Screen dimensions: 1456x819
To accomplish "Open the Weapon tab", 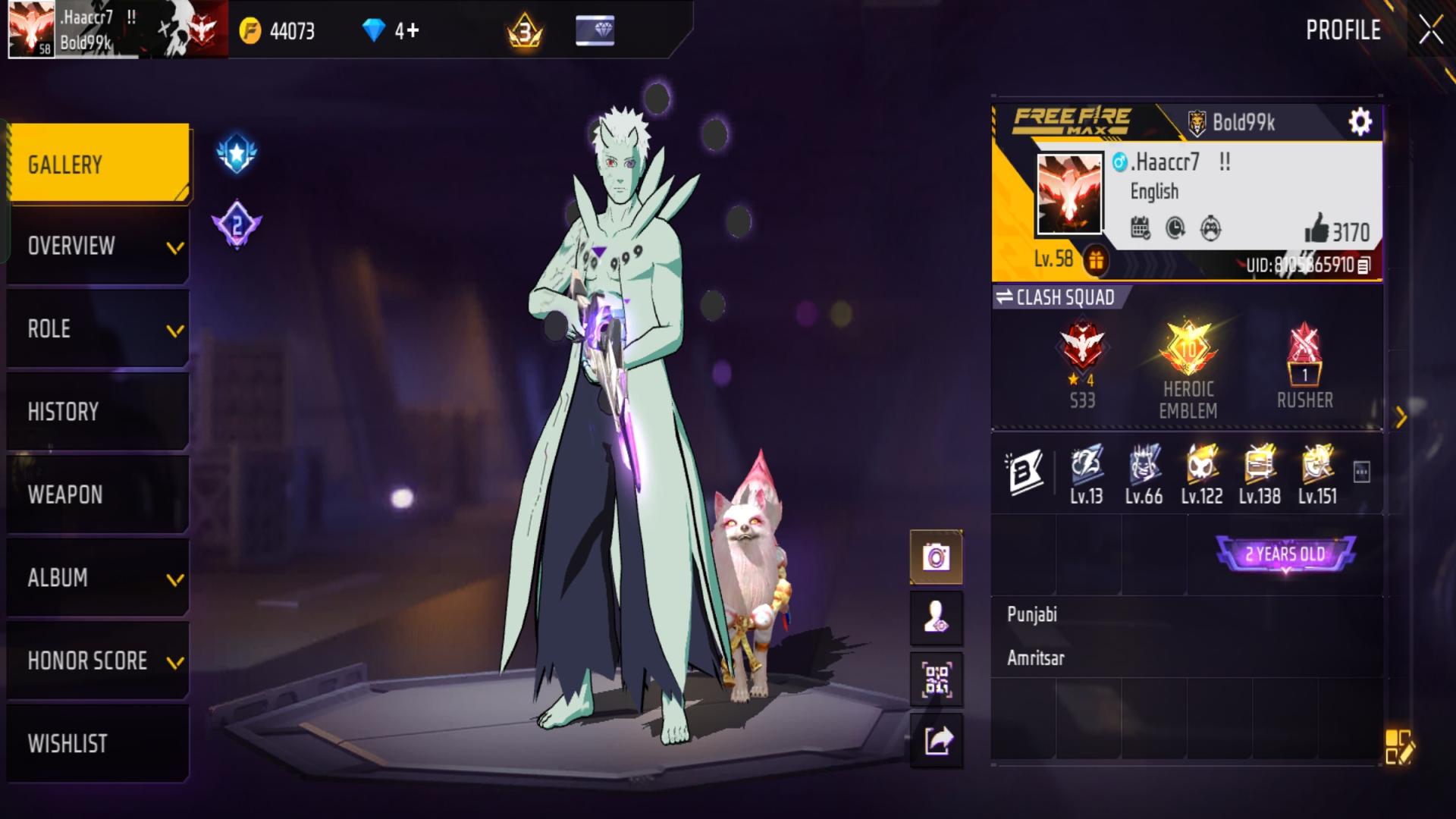I will point(99,494).
